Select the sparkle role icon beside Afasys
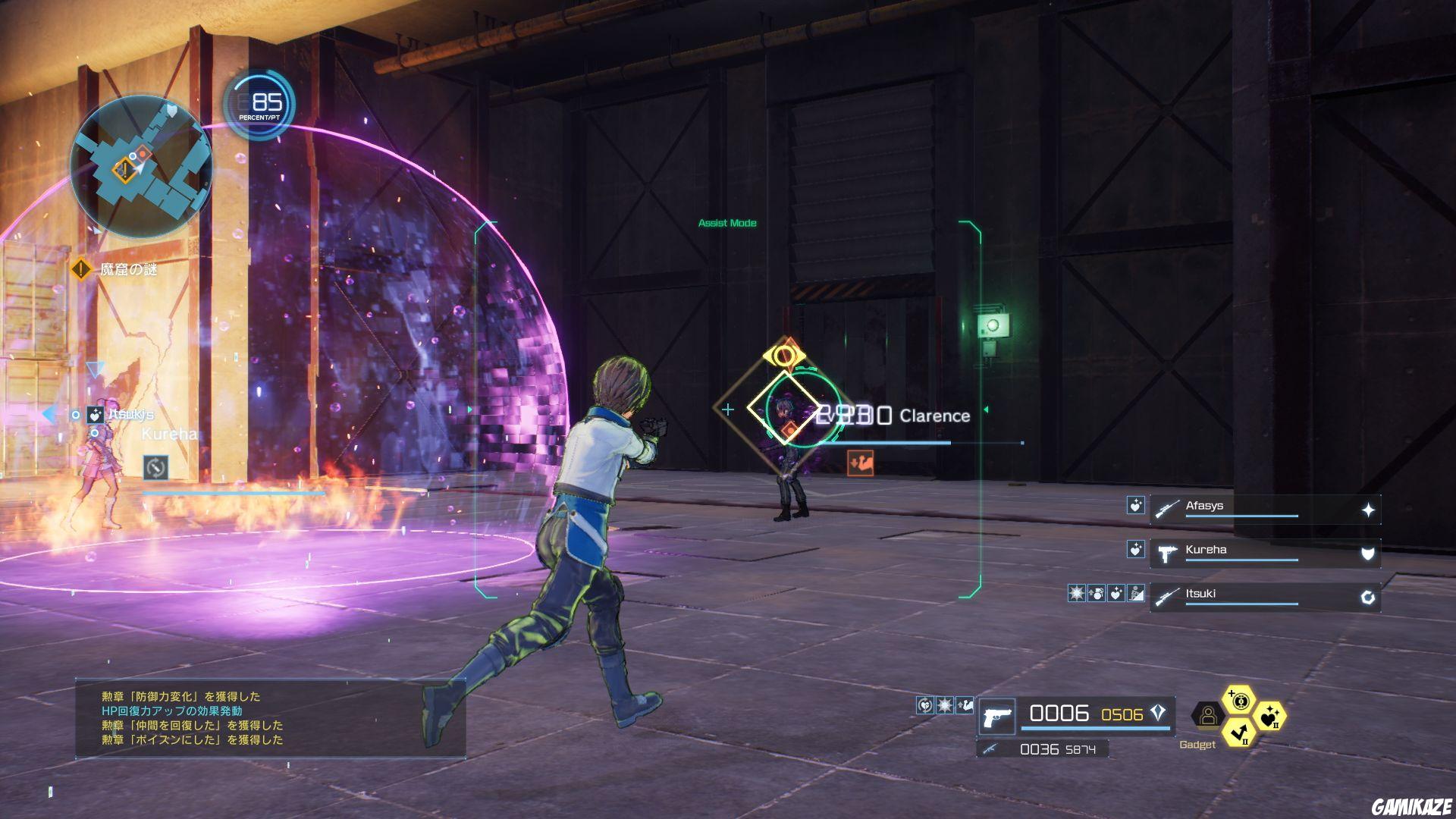The image size is (1456, 819). point(1367,508)
